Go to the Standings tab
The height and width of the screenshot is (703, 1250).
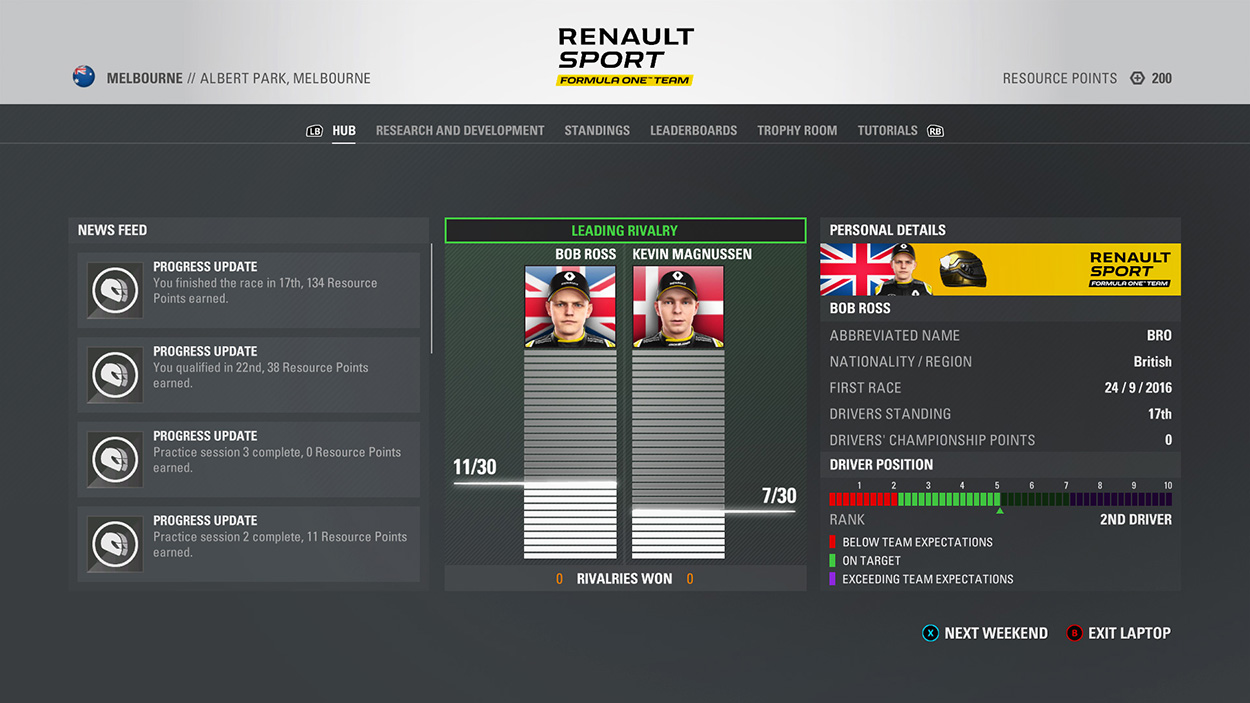(597, 131)
